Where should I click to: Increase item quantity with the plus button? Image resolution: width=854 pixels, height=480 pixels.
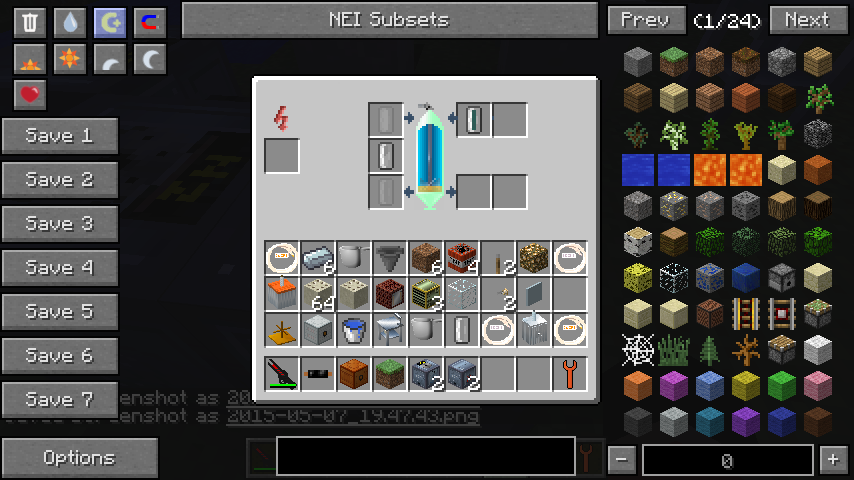pyautogui.click(x=832, y=460)
